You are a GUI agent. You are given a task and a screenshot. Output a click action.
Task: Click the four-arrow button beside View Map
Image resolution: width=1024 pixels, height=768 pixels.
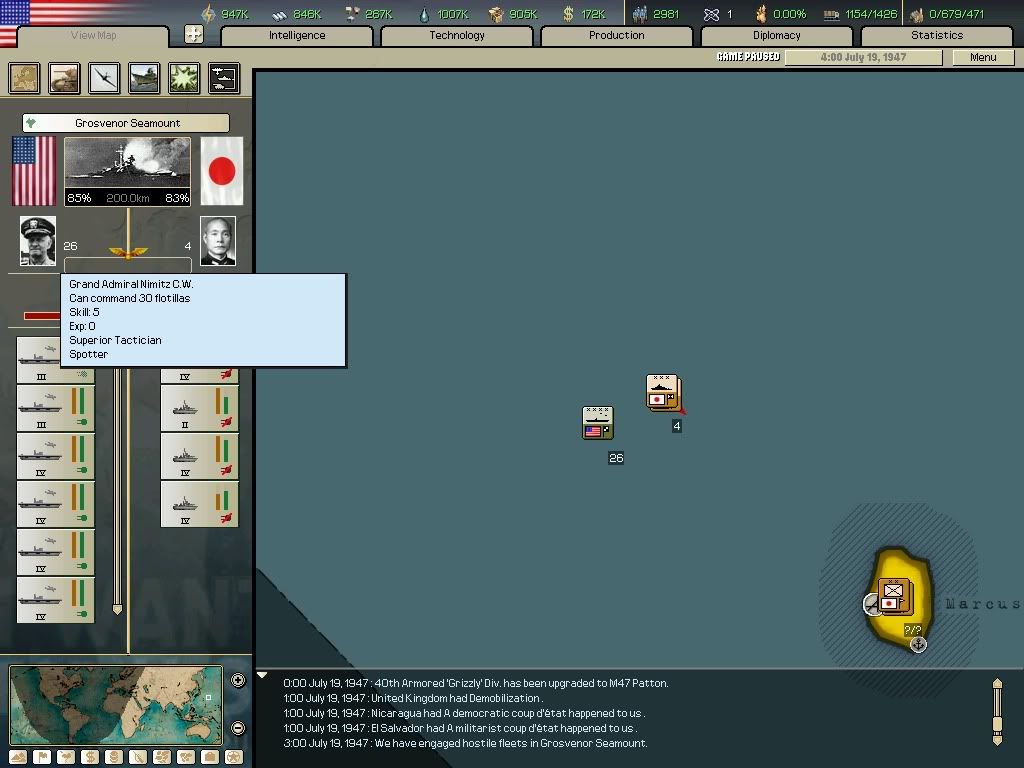click(194, 35)
